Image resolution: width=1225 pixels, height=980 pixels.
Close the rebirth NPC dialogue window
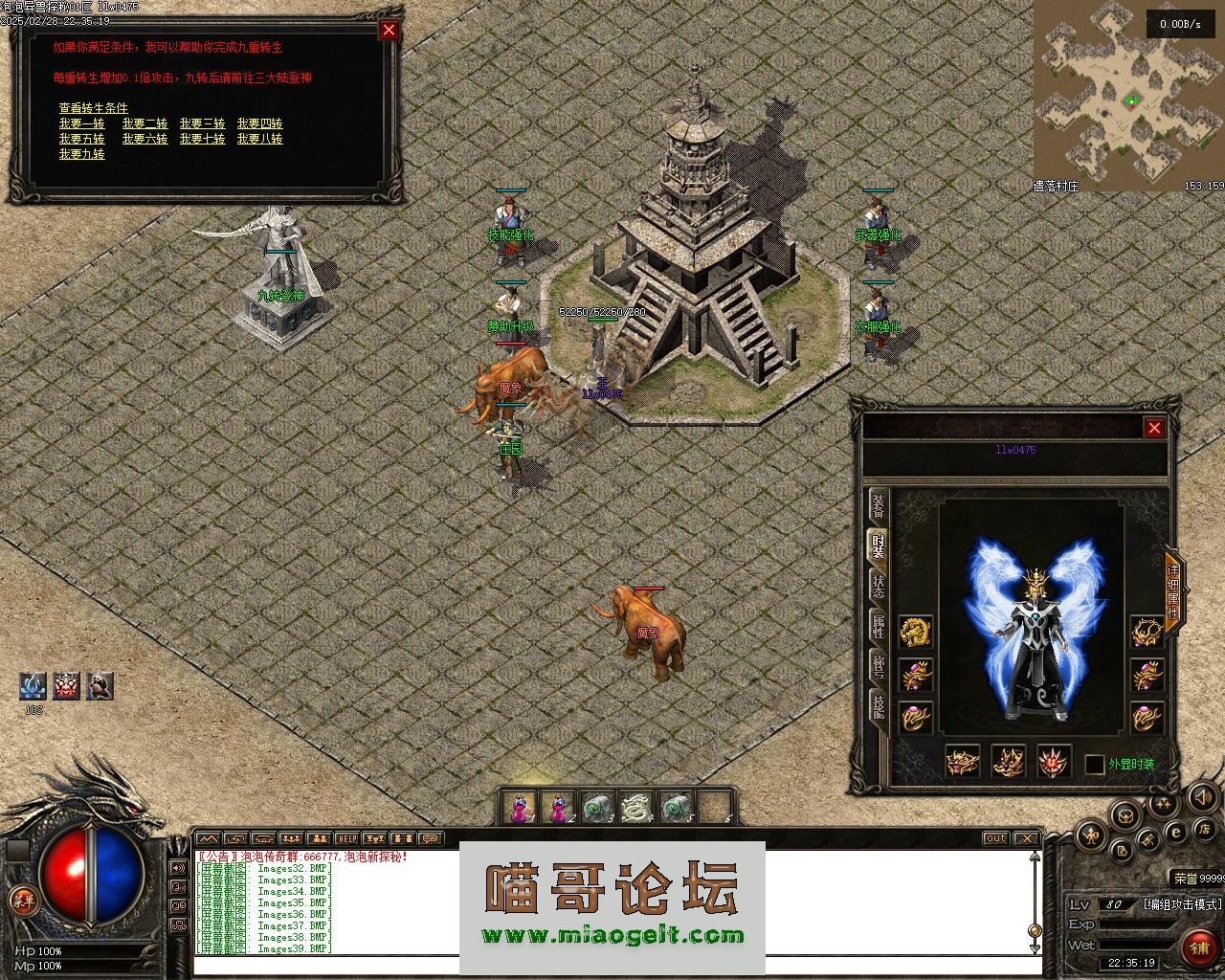pyautogui.click(x=389, y=30)
